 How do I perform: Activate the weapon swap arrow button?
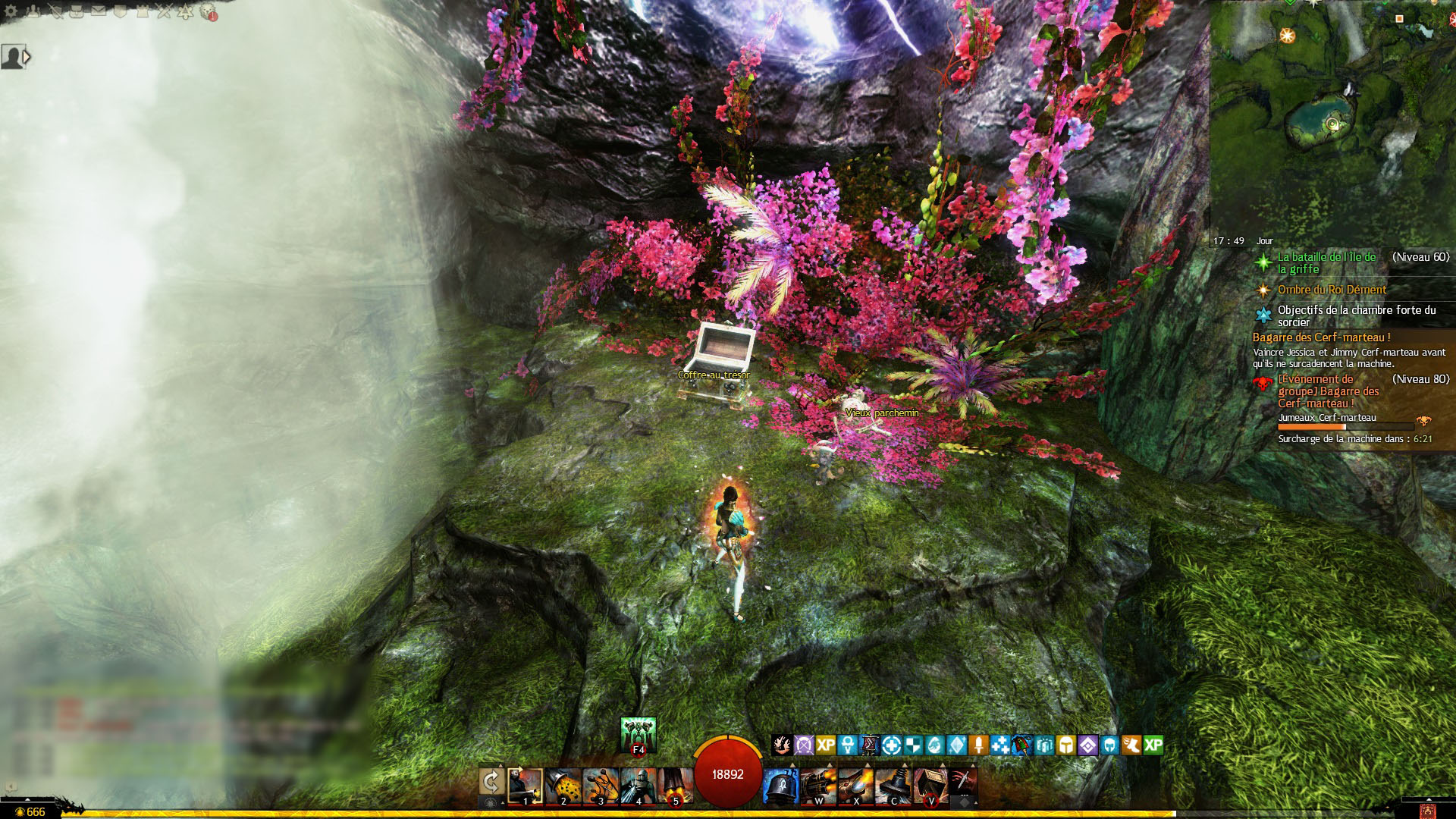[x=491, y=783]
